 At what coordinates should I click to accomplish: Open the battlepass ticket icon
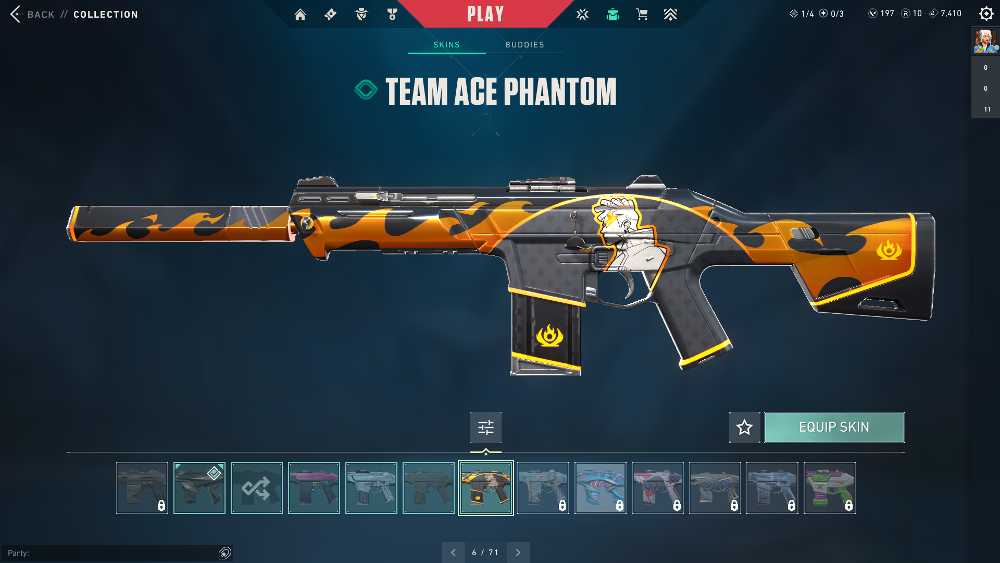(330, 14)
